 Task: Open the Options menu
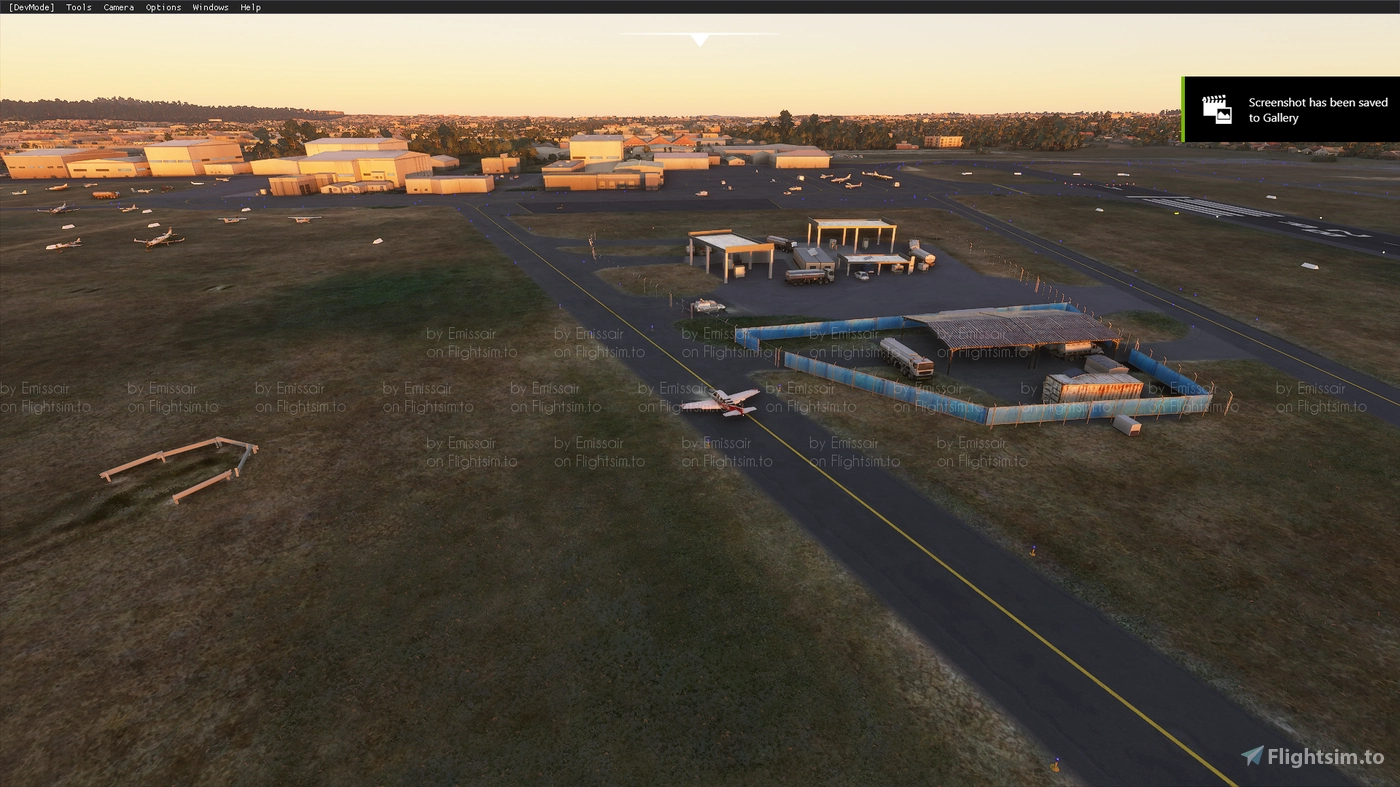[x=163, y=7]
